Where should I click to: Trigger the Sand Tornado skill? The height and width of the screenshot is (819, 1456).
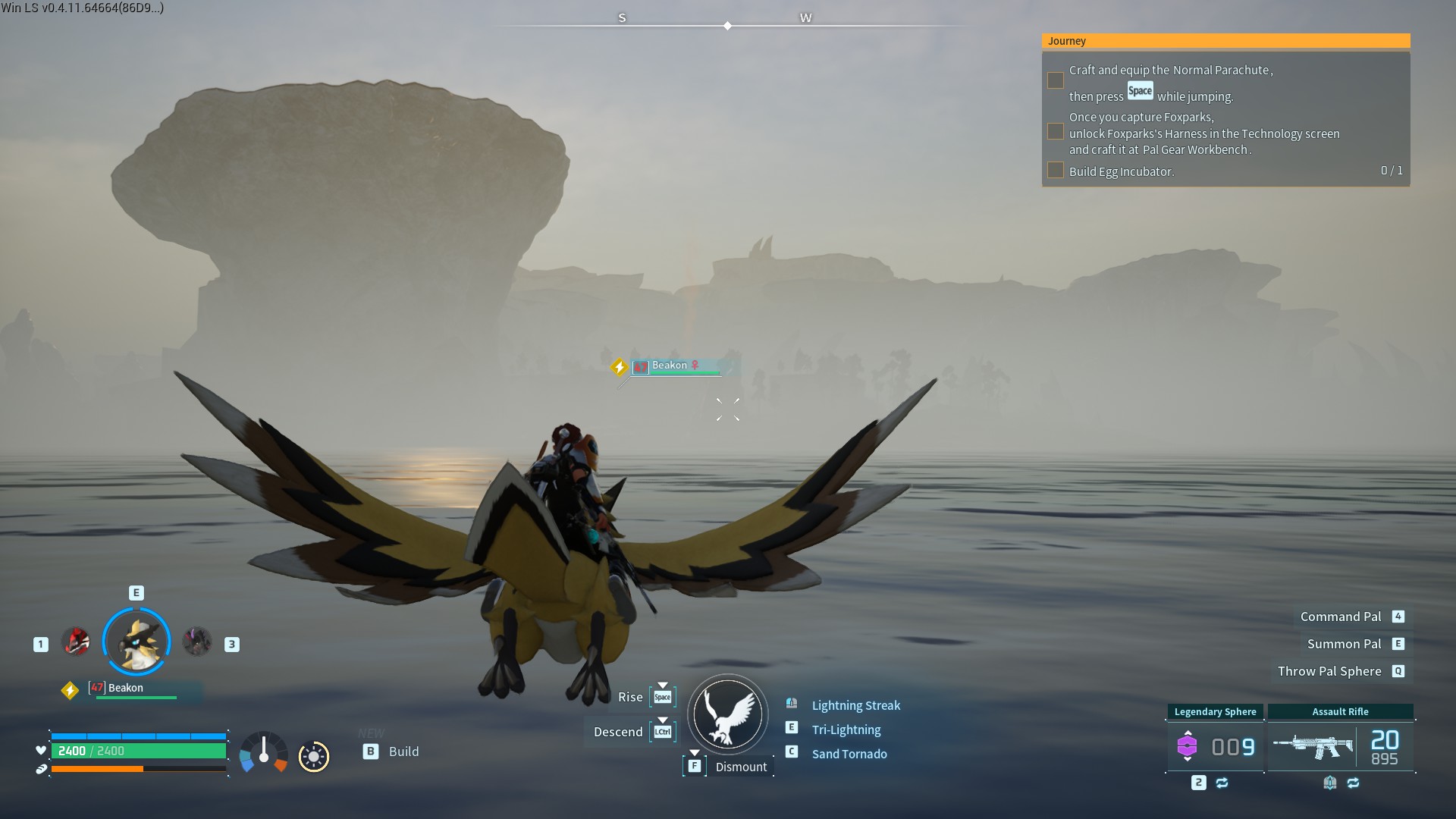849,754
